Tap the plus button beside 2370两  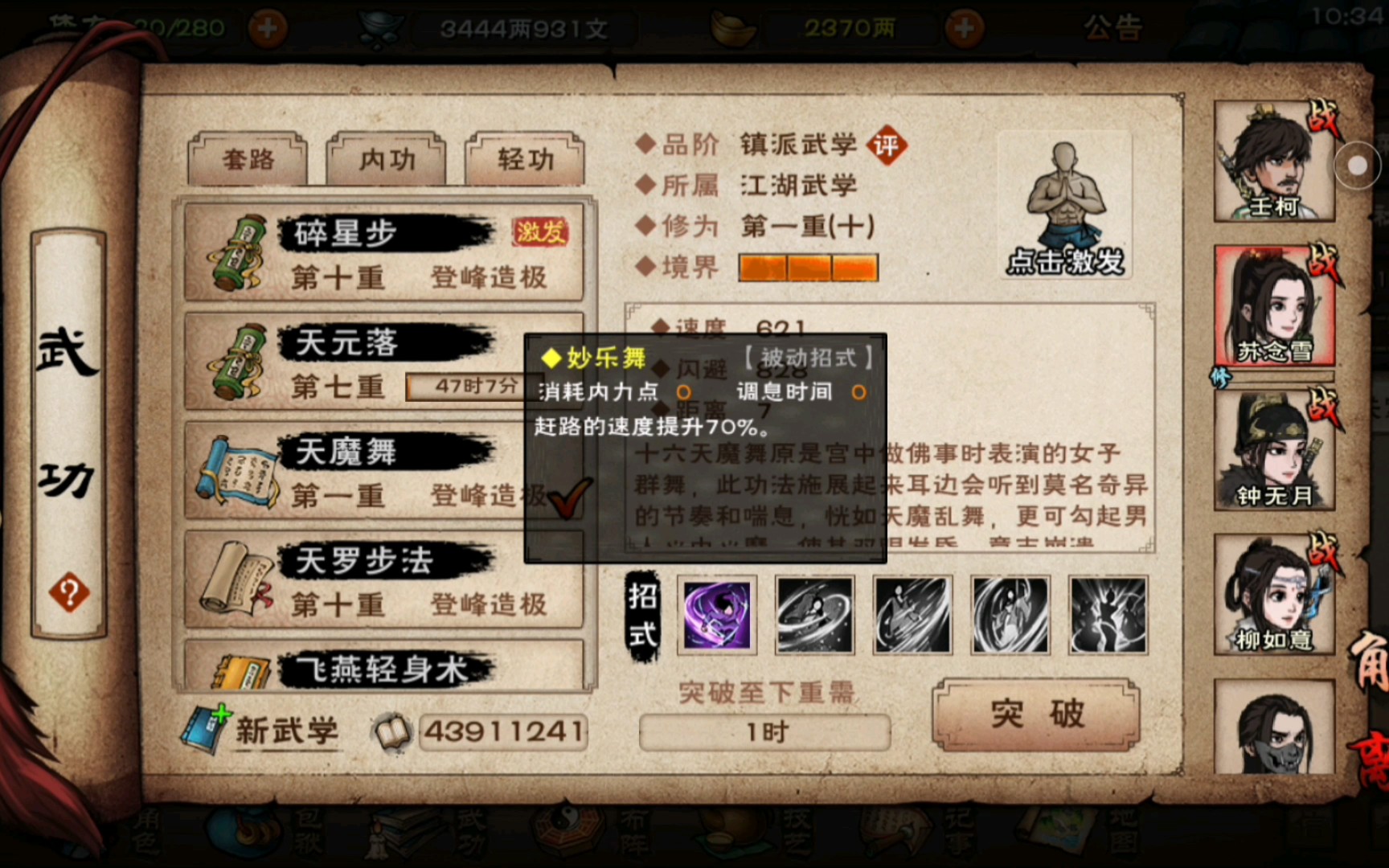click(x=964, y=29)
